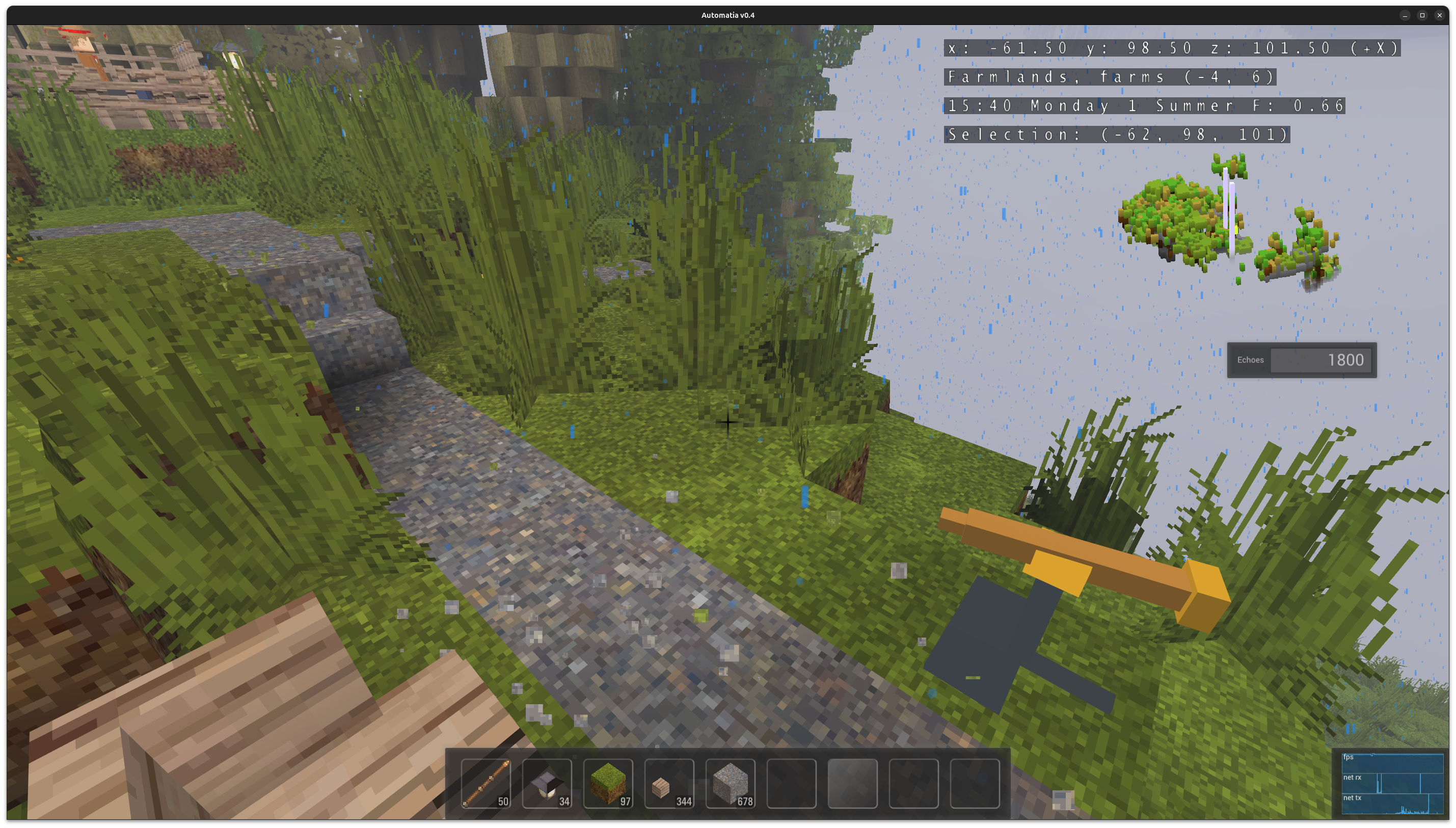
Task: Click the highlighted empty hotbar slot
Action: coord(852,784)
